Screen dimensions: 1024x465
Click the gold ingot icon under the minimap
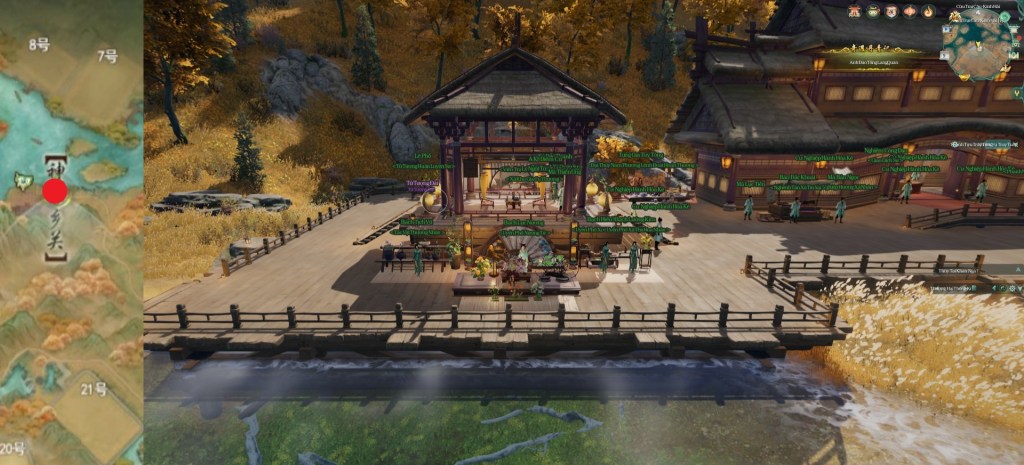tap(964, 77)
